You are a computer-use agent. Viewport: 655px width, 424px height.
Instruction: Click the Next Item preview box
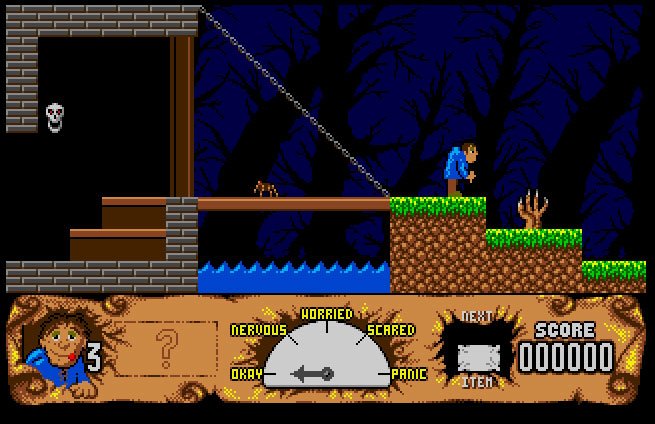click(476, 354)
